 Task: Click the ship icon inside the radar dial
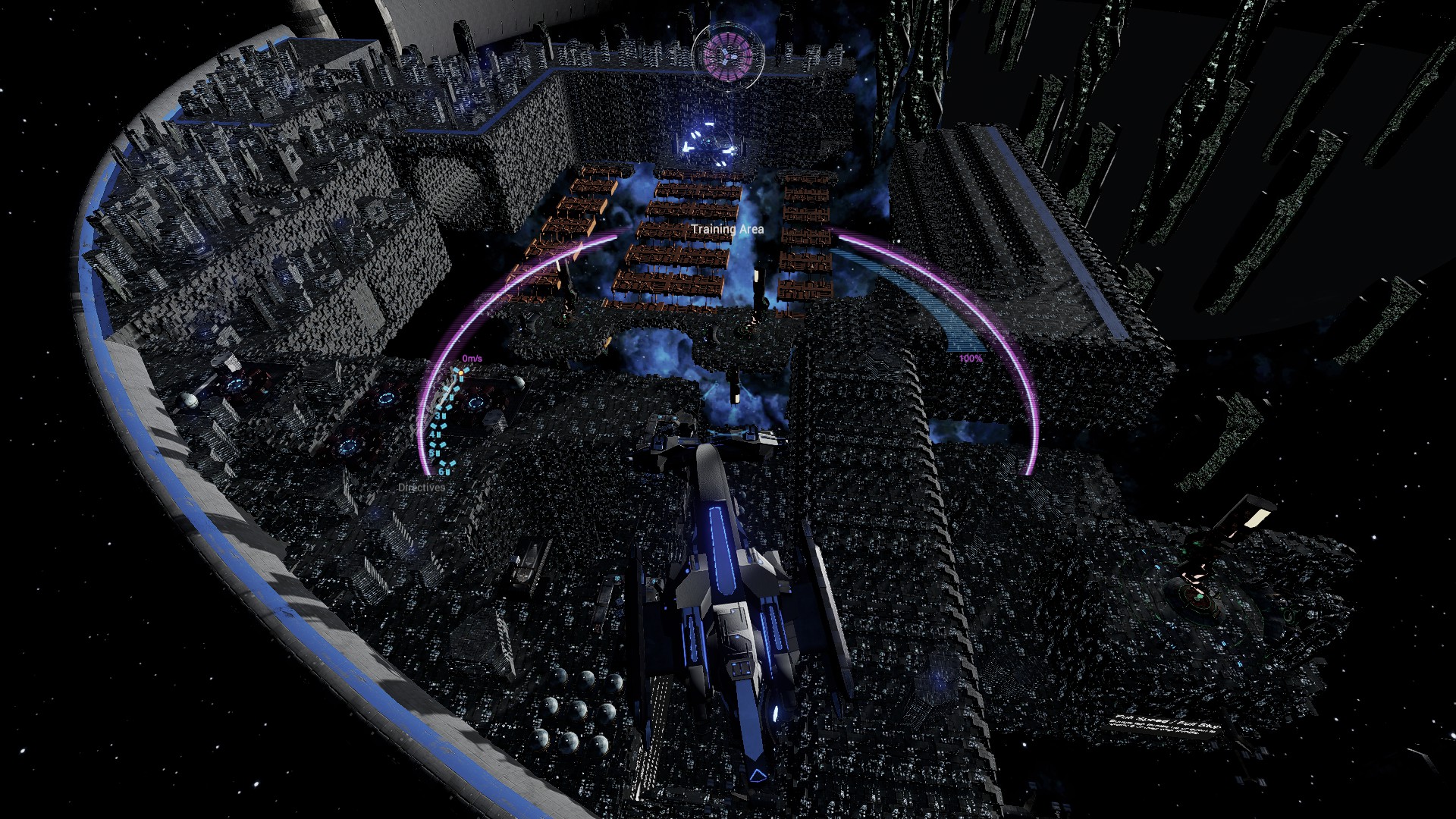click(x=727, y=57)
